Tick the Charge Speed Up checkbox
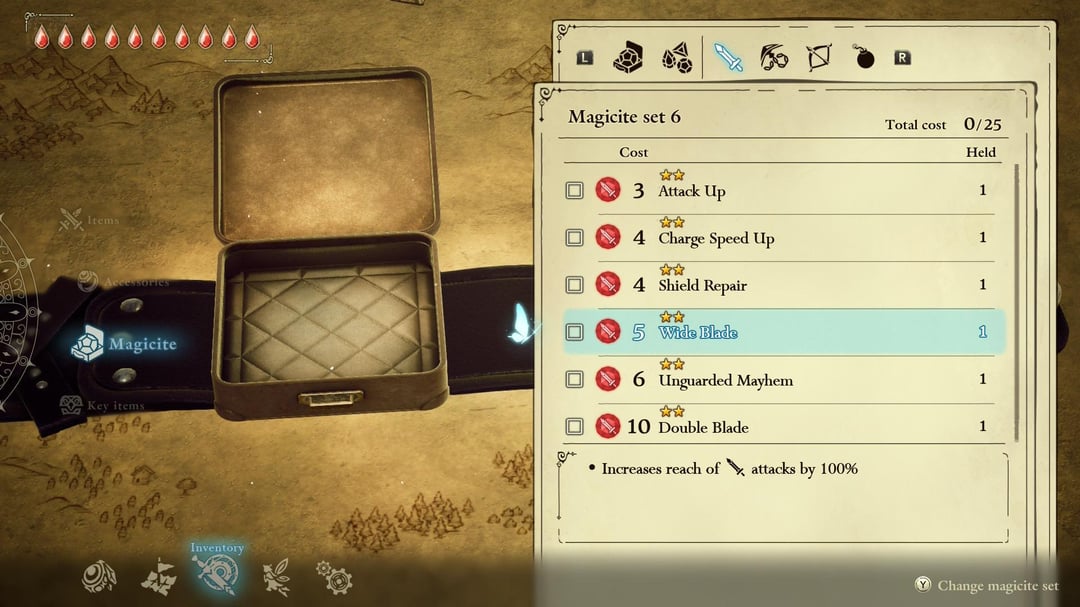1080x607 pixels. point(574,238)
